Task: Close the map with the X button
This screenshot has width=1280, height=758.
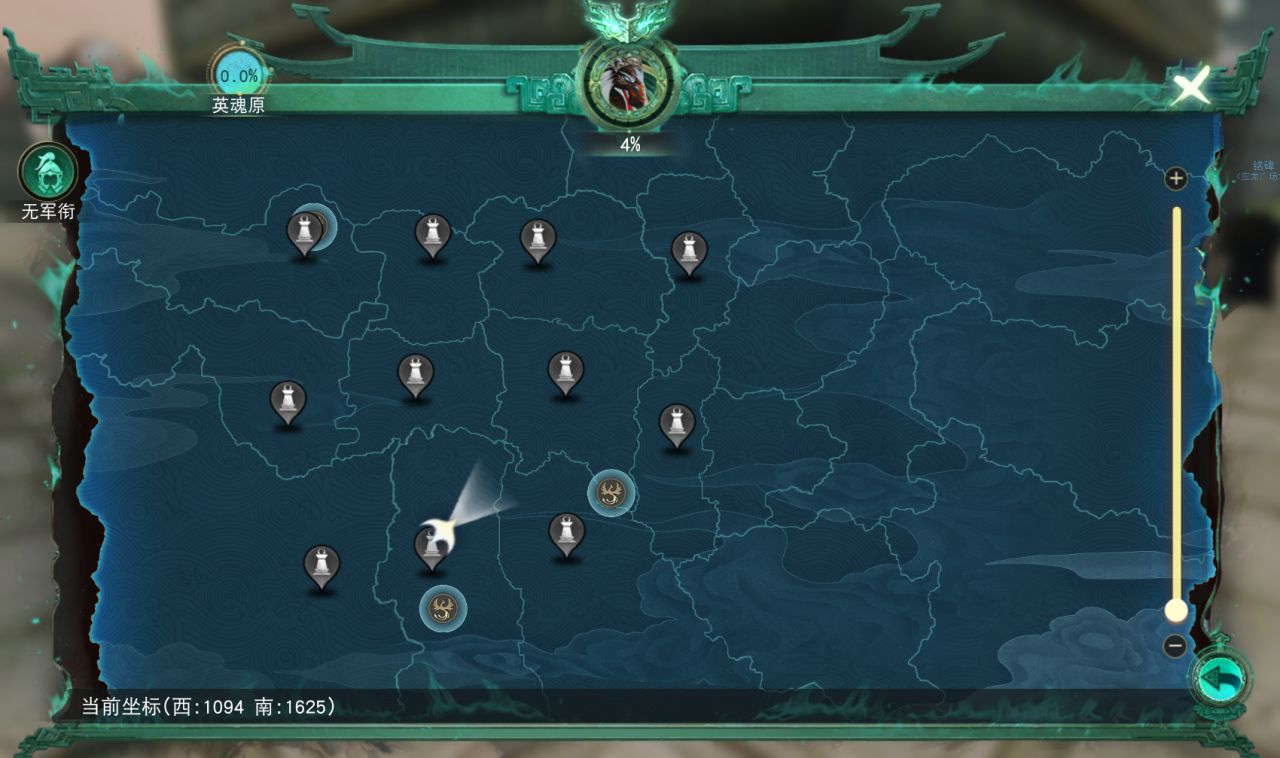Action: 1190,89
